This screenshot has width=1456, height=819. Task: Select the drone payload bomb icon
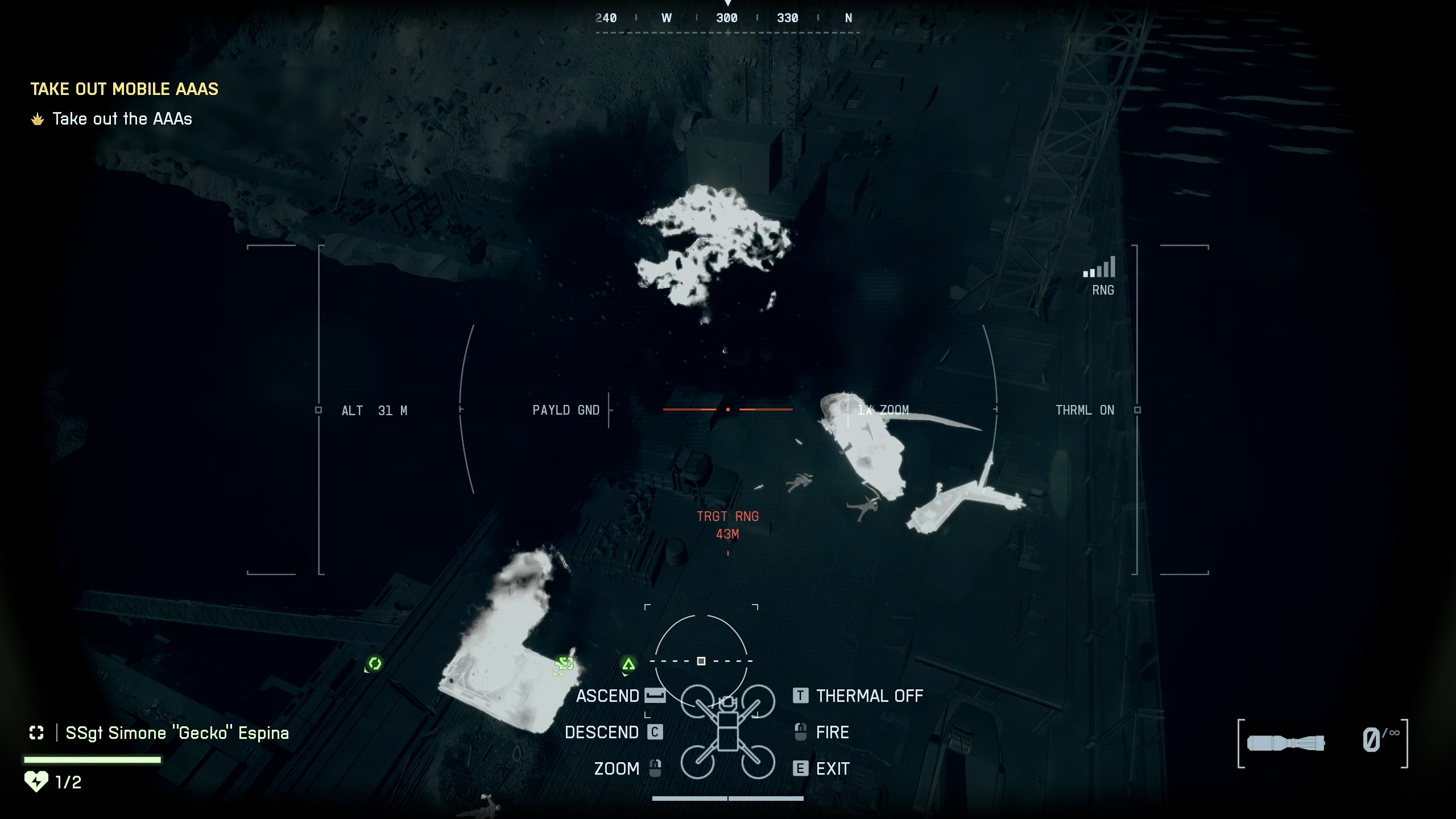[1285, 743]
